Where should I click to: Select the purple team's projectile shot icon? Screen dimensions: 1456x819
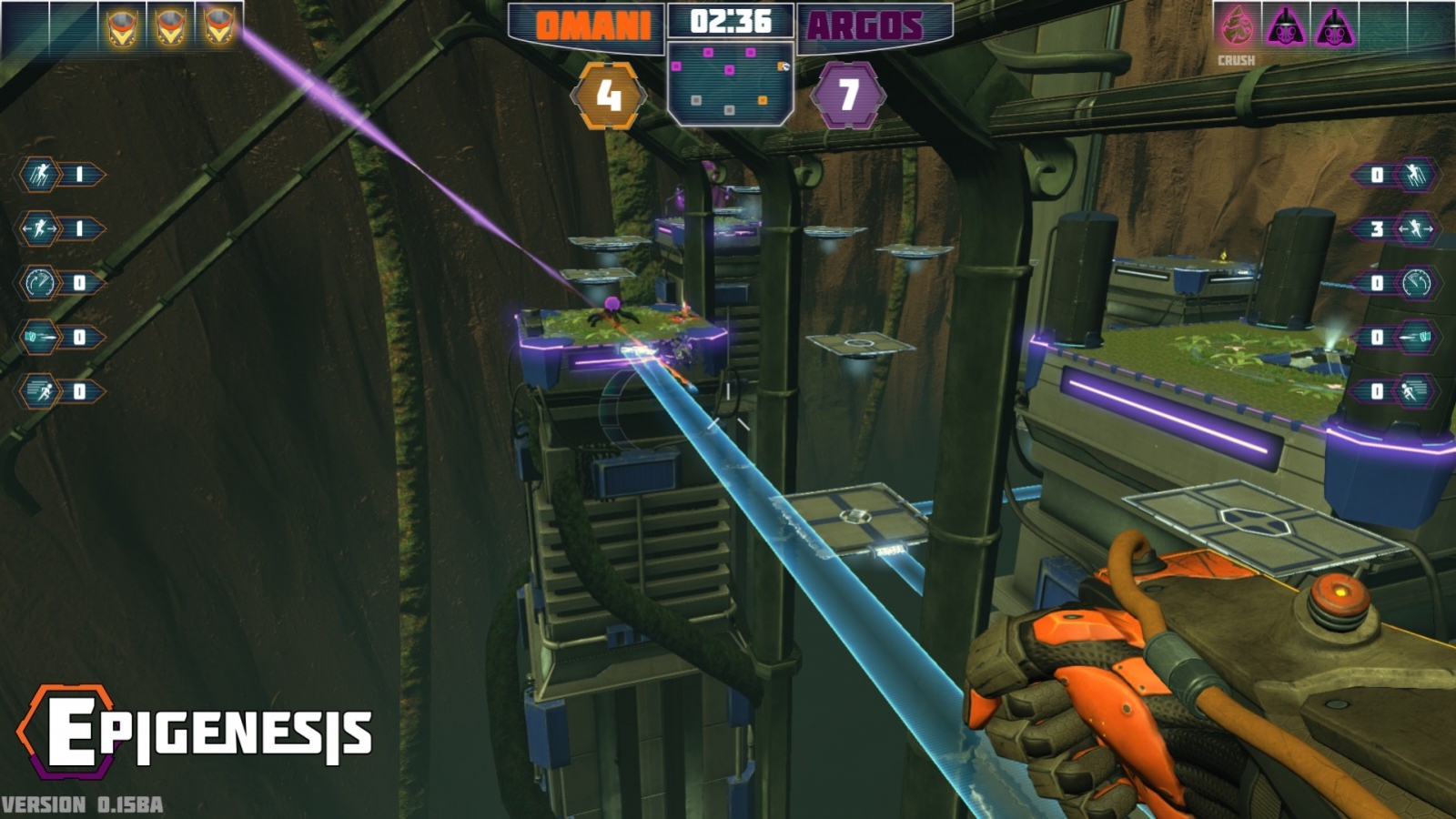[1416, 338]
